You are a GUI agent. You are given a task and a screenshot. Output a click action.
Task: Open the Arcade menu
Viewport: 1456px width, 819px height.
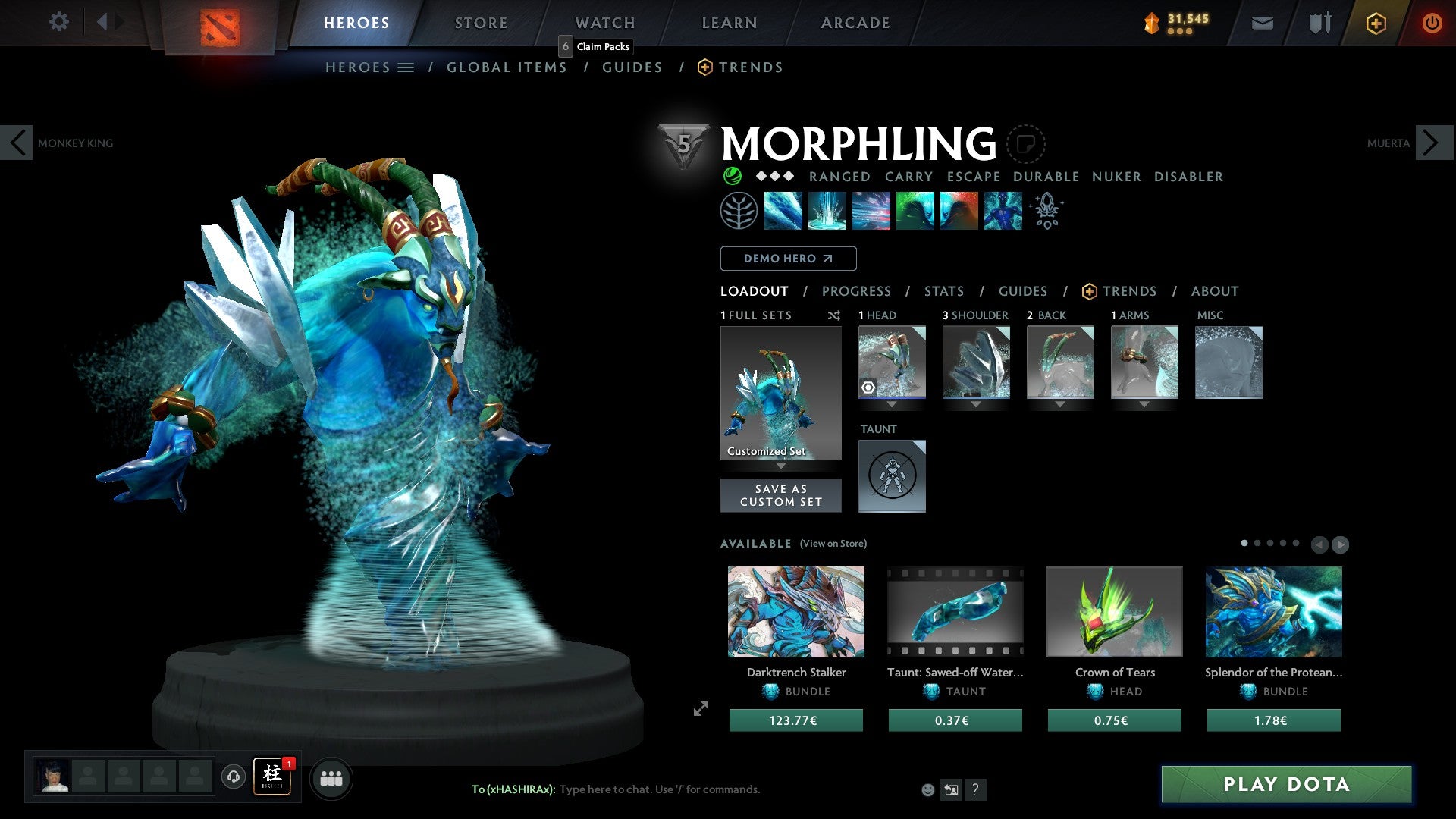(855, 22)
